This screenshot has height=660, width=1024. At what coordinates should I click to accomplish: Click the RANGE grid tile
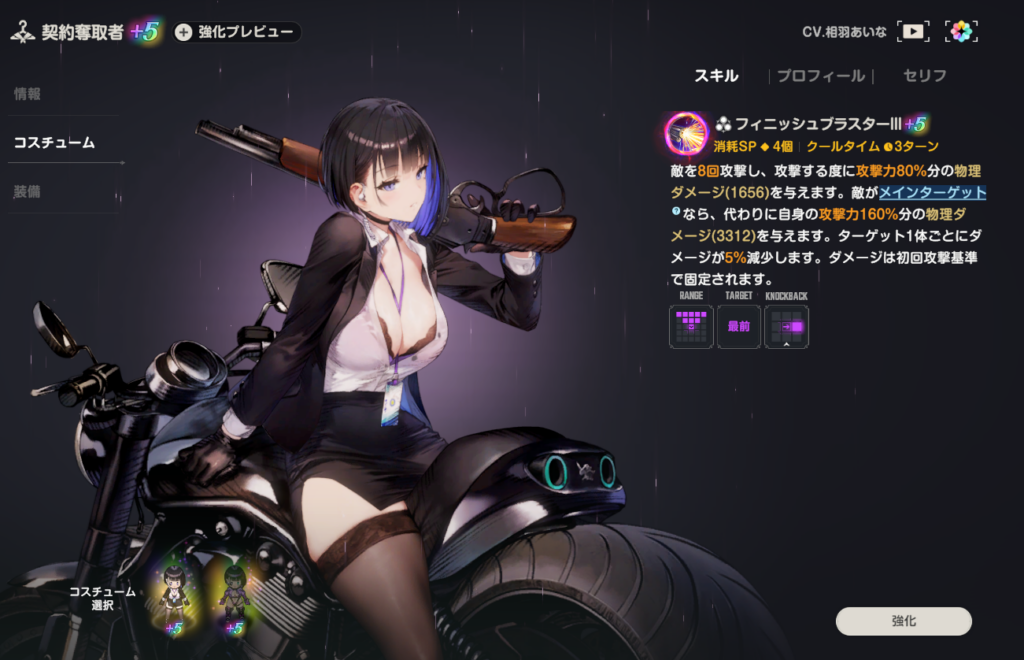tap(691, 326)
